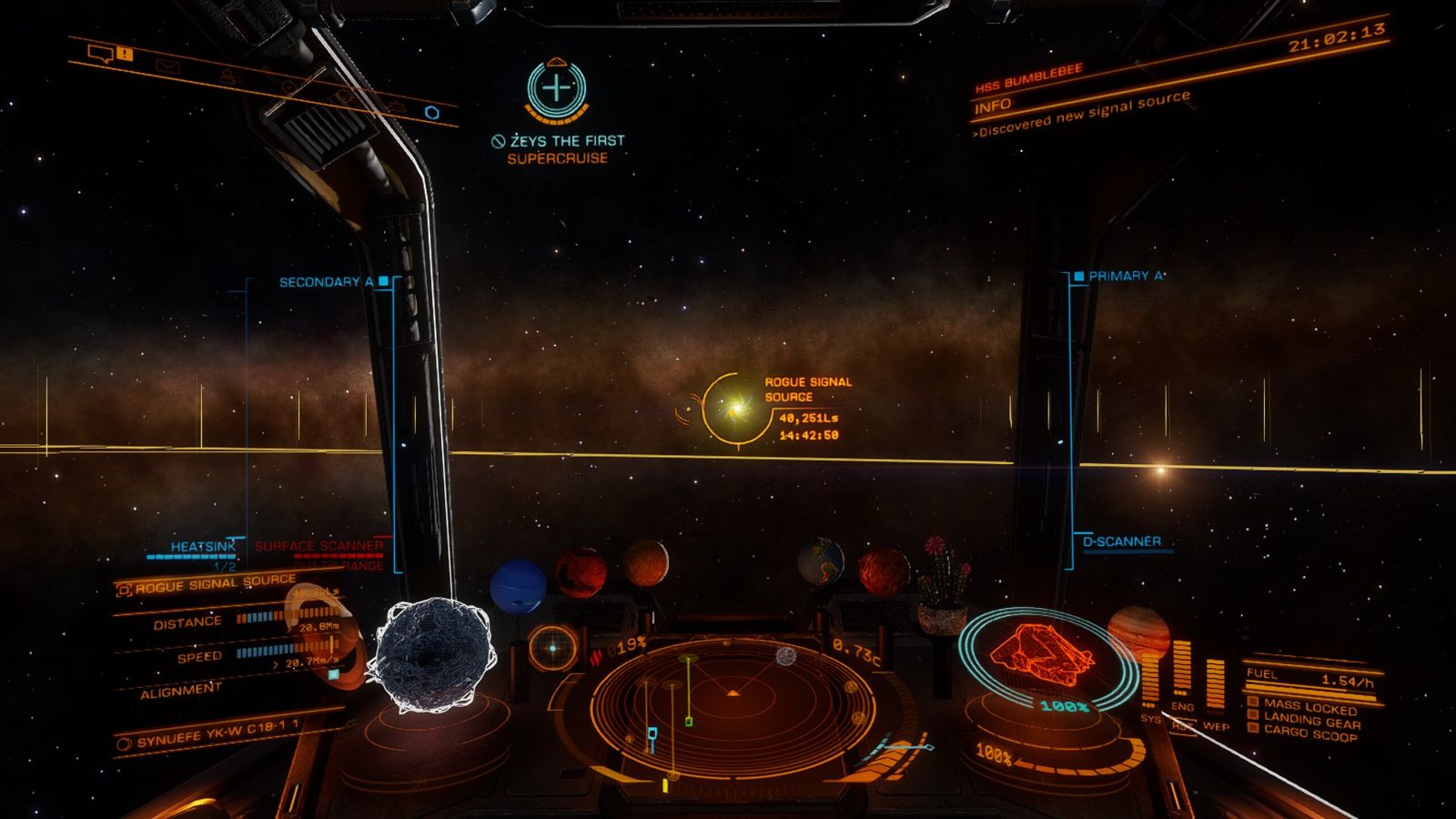Open the chat speech-bubble comms icon
Image resolution: width=1456 pixels, height=819 pixels.
tap(100, 53)
